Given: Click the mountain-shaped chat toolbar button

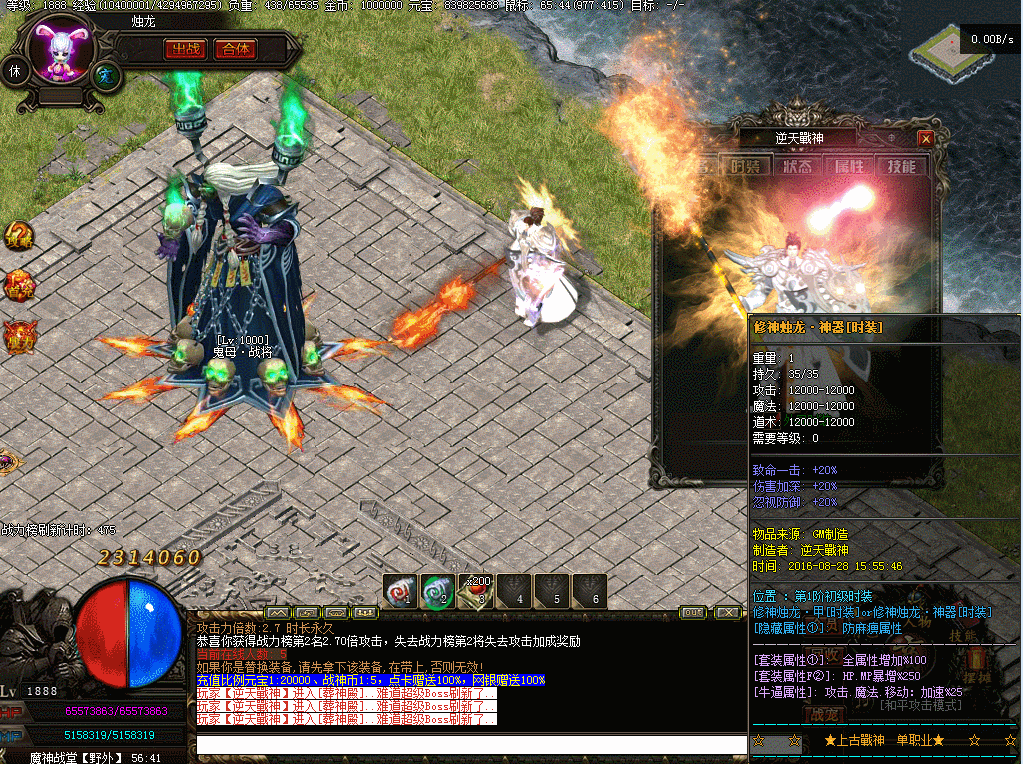Looking at the screenshot, I should coord(278,612).
